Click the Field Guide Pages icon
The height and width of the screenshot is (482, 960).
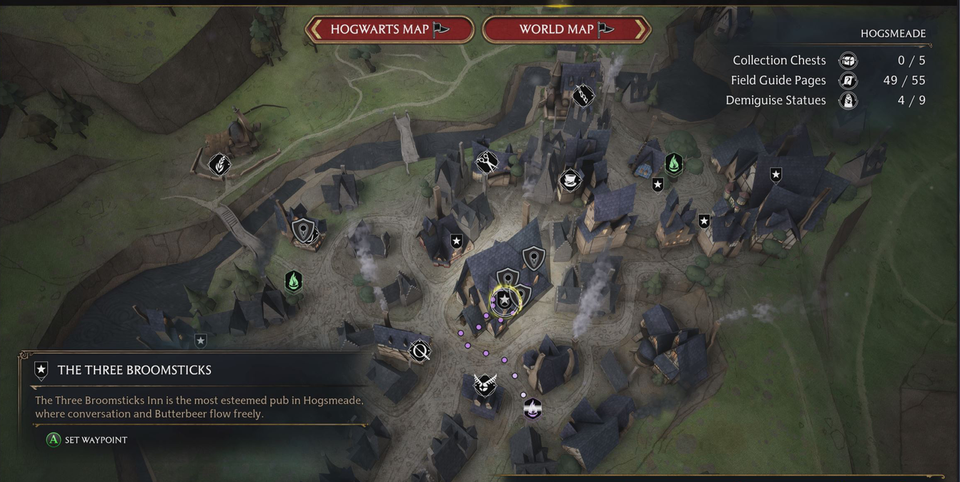click(x=847, y=80)
